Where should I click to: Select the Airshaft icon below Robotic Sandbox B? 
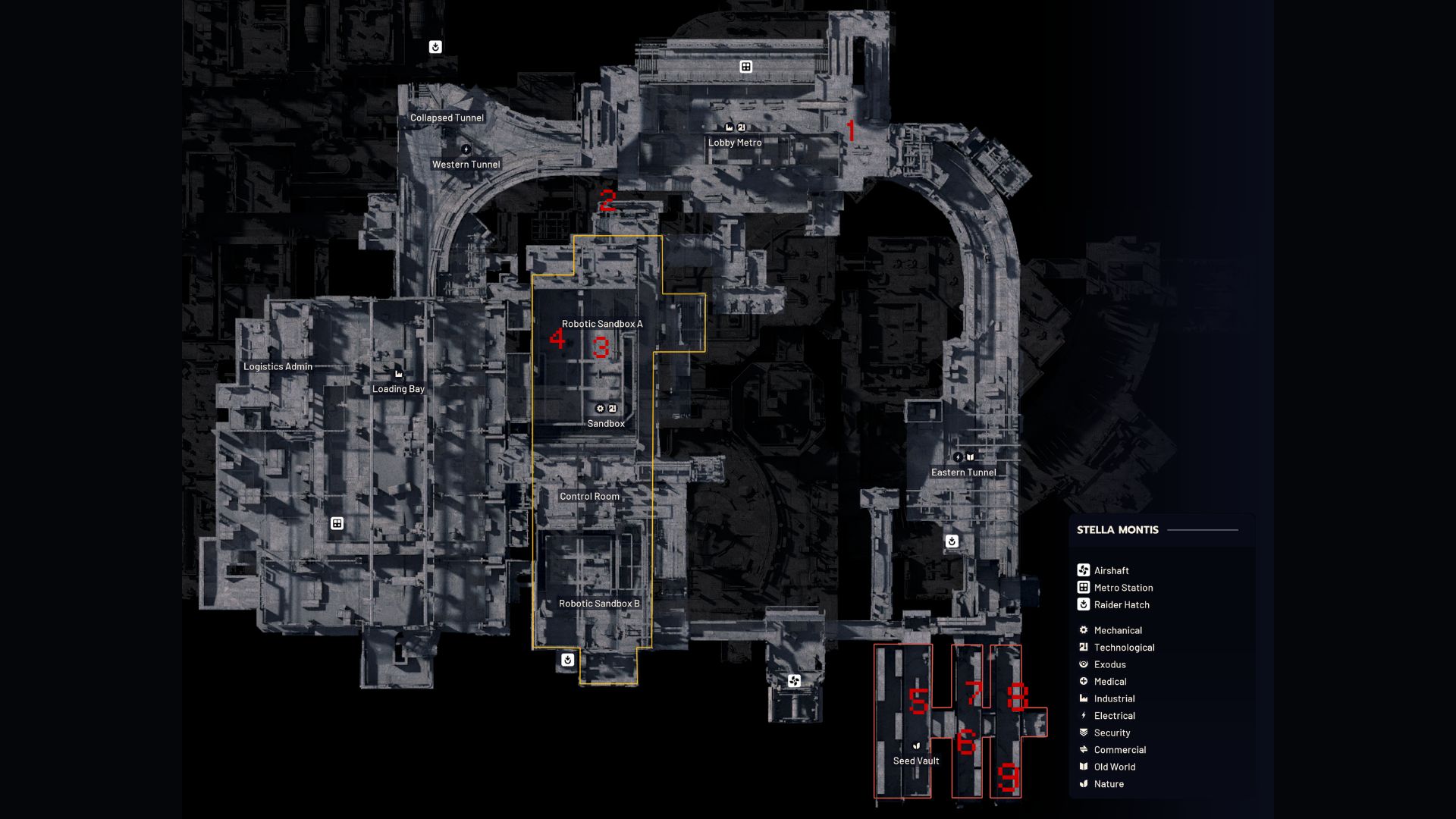click(x=794, y=681)
